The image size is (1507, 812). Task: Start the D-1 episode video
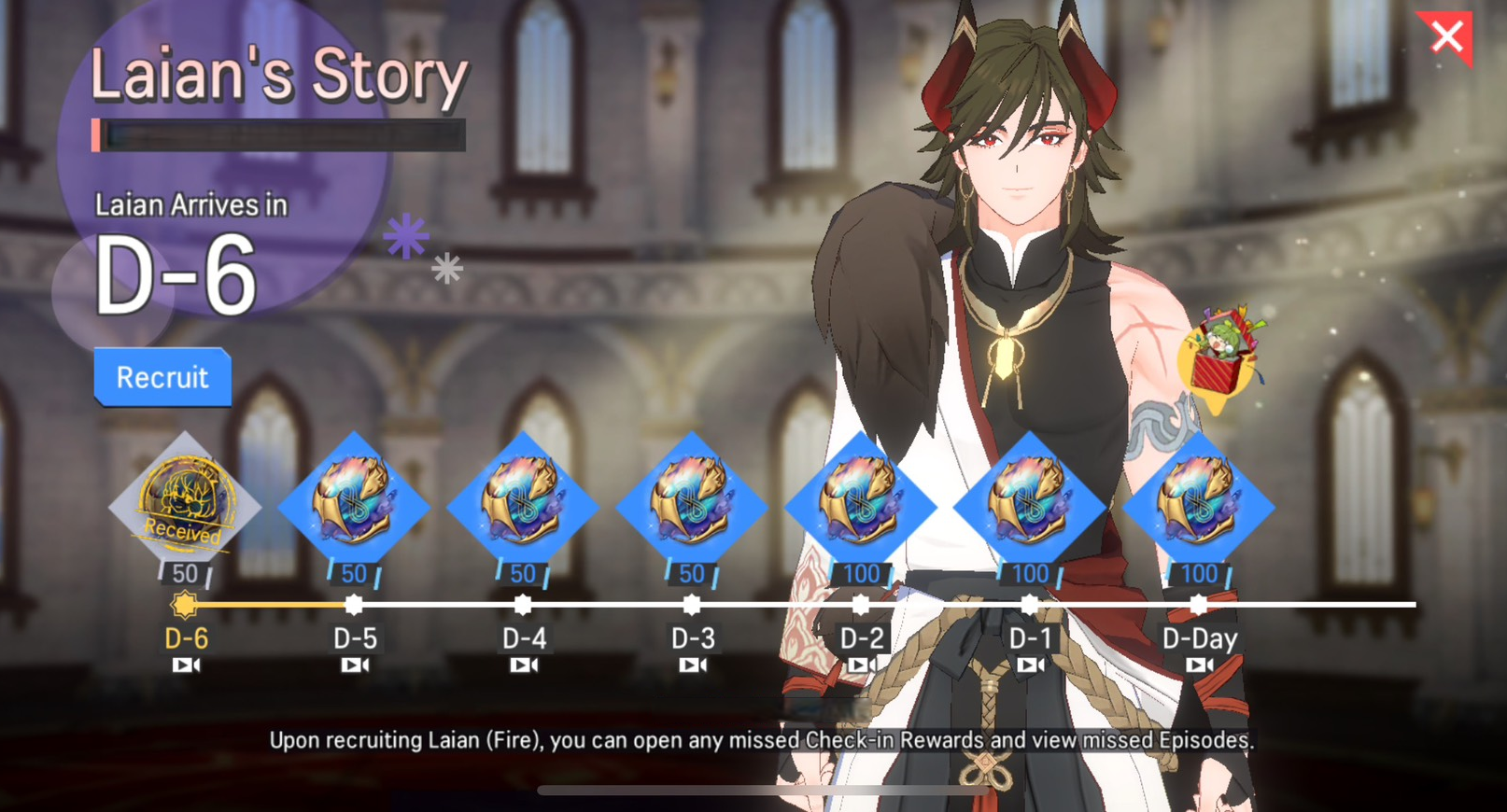tap(1031, 665)
